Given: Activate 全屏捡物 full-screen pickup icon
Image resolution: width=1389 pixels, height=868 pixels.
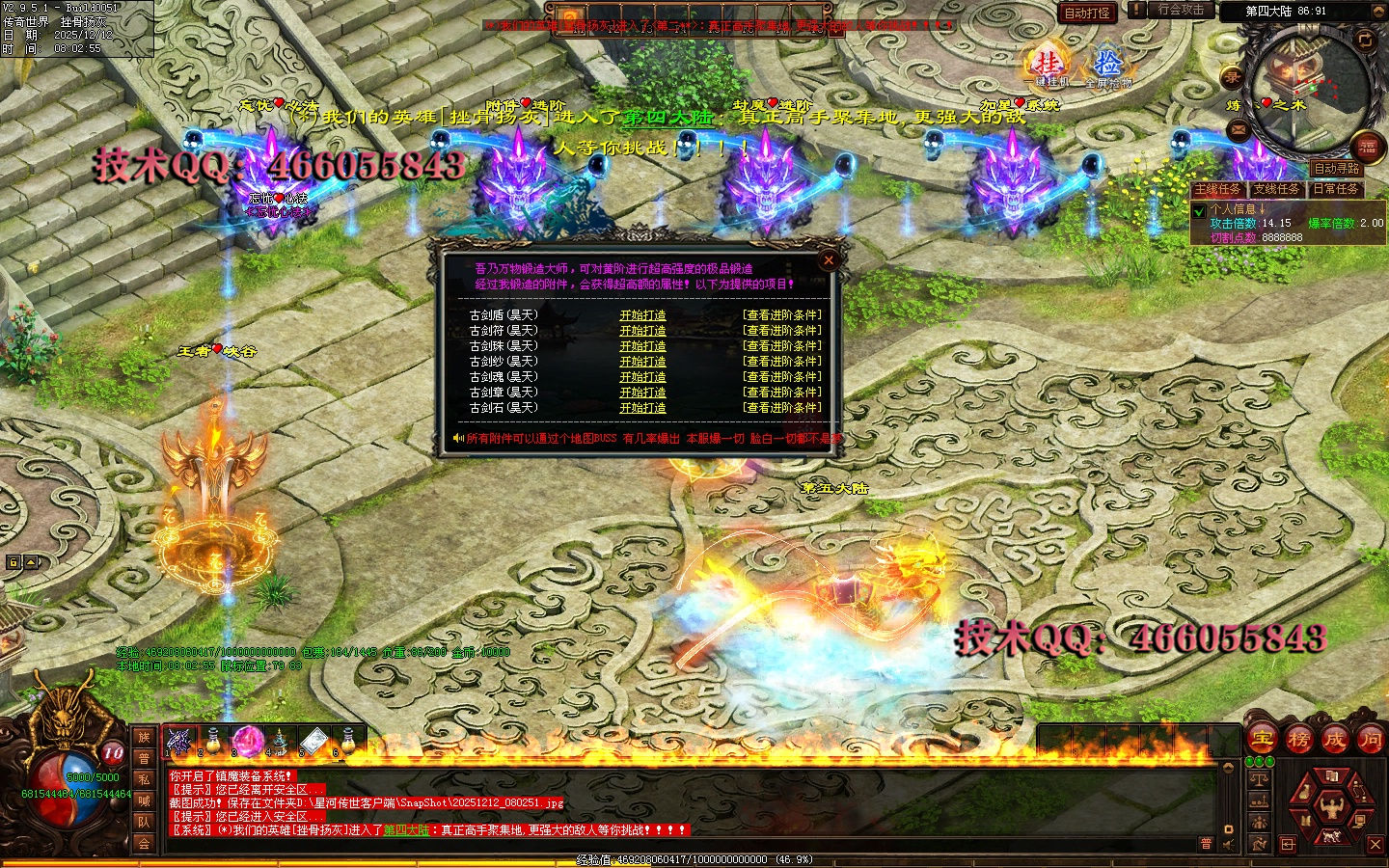Looking at the screenshot, I should (x=1107, y=66).
